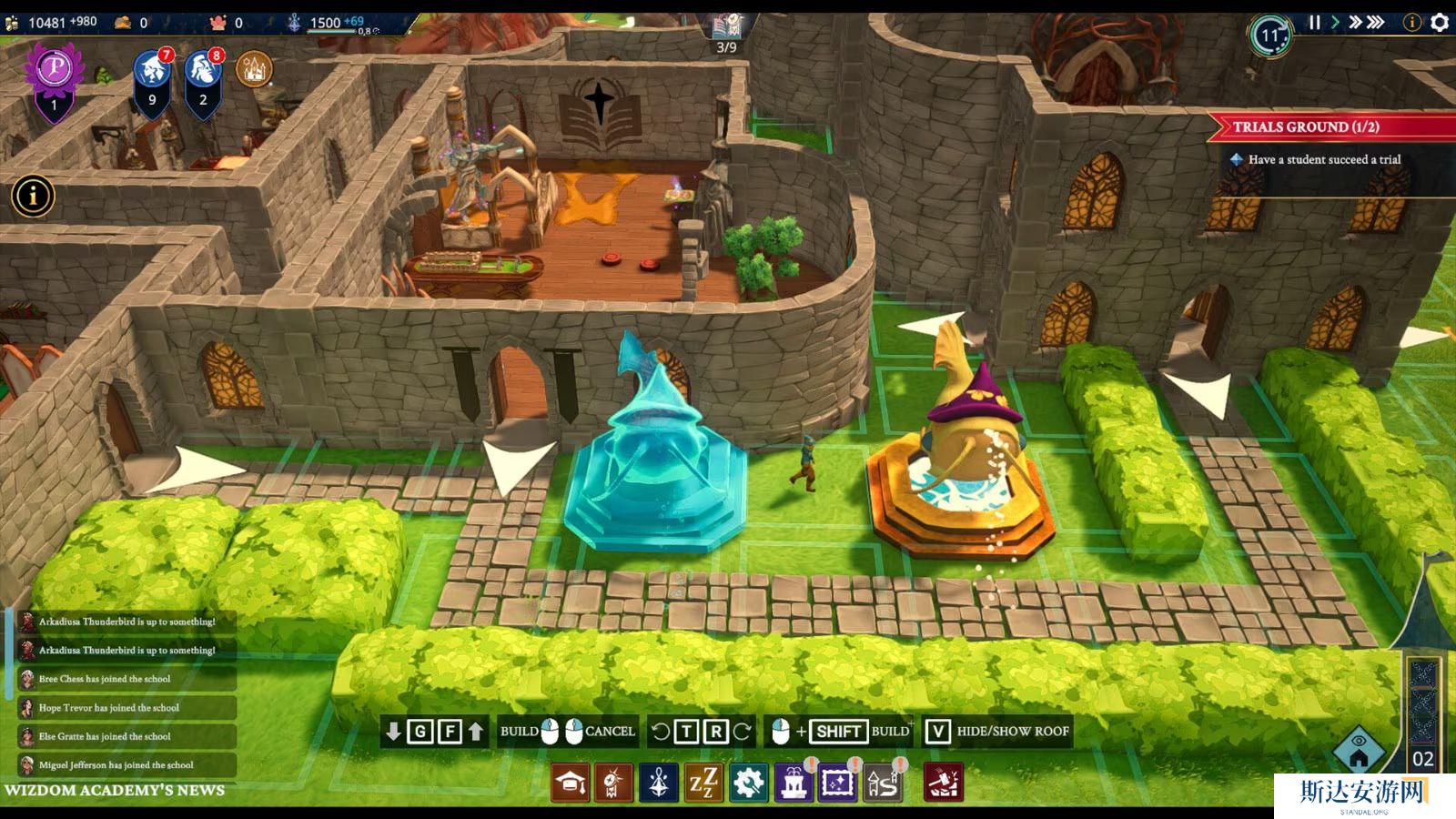This screenshot has height=819, width=1456.
Task: Click the orange info icon beside the gear
Action: (x=1412, y=23)
